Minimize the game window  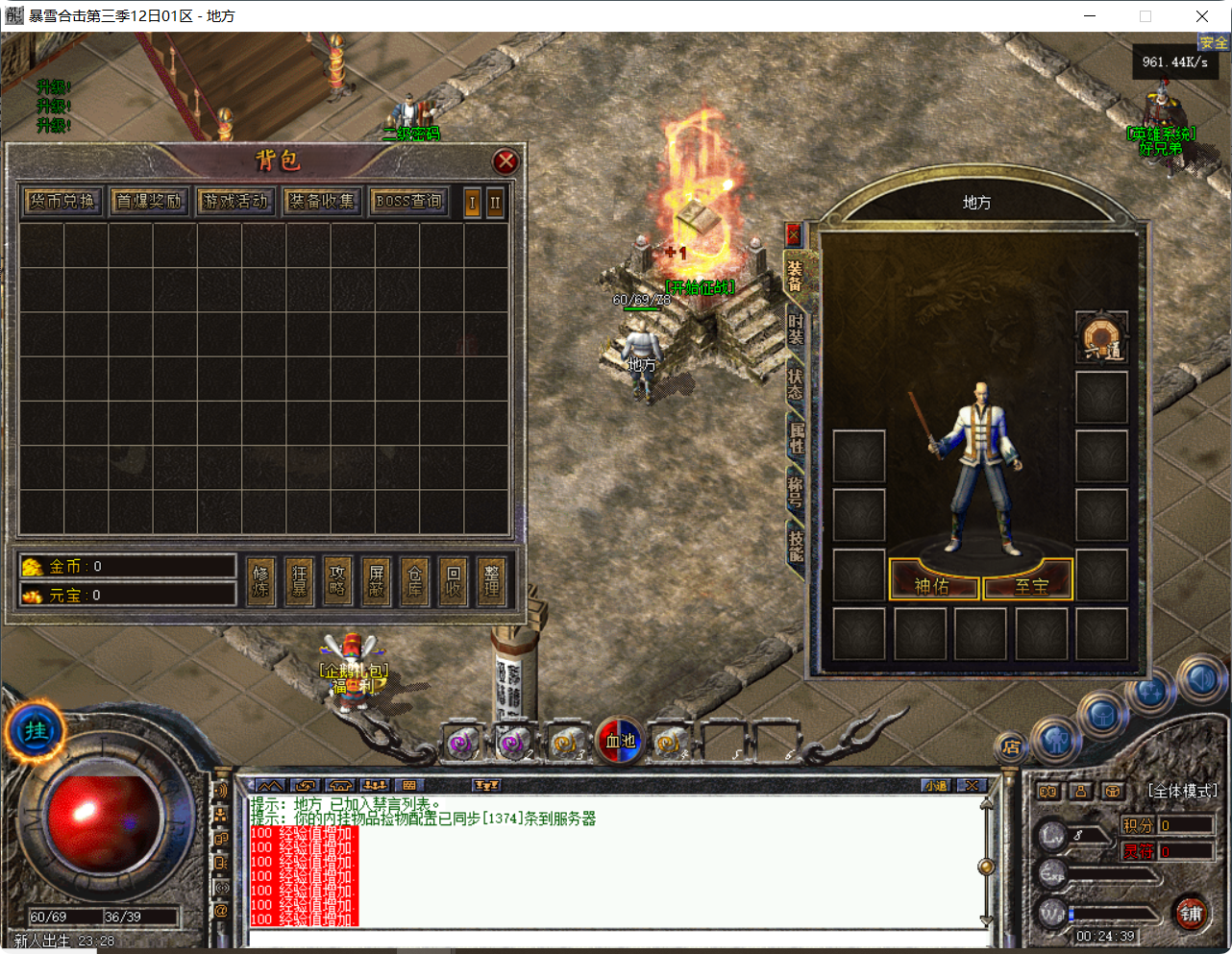click(x=1091, y=16)
